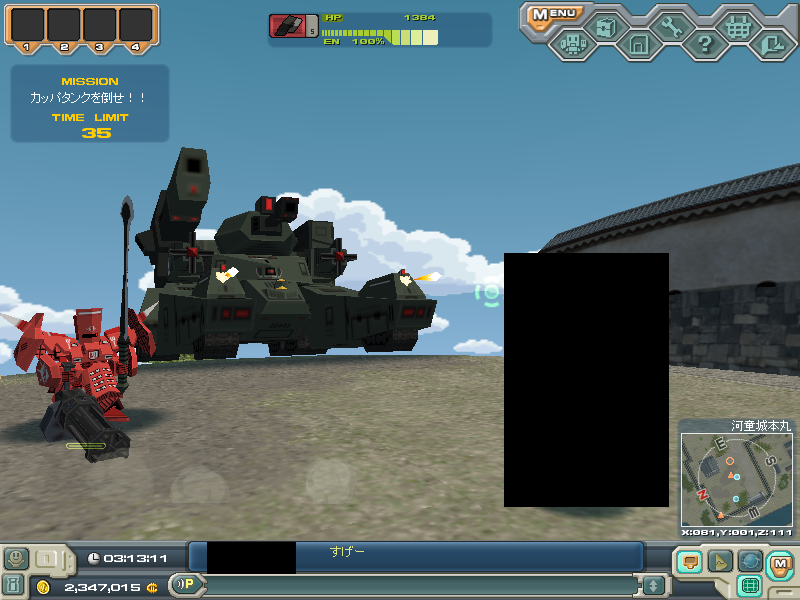800x600 pixels.
Task: Open the question mark help icon
Action: point(704,45)
